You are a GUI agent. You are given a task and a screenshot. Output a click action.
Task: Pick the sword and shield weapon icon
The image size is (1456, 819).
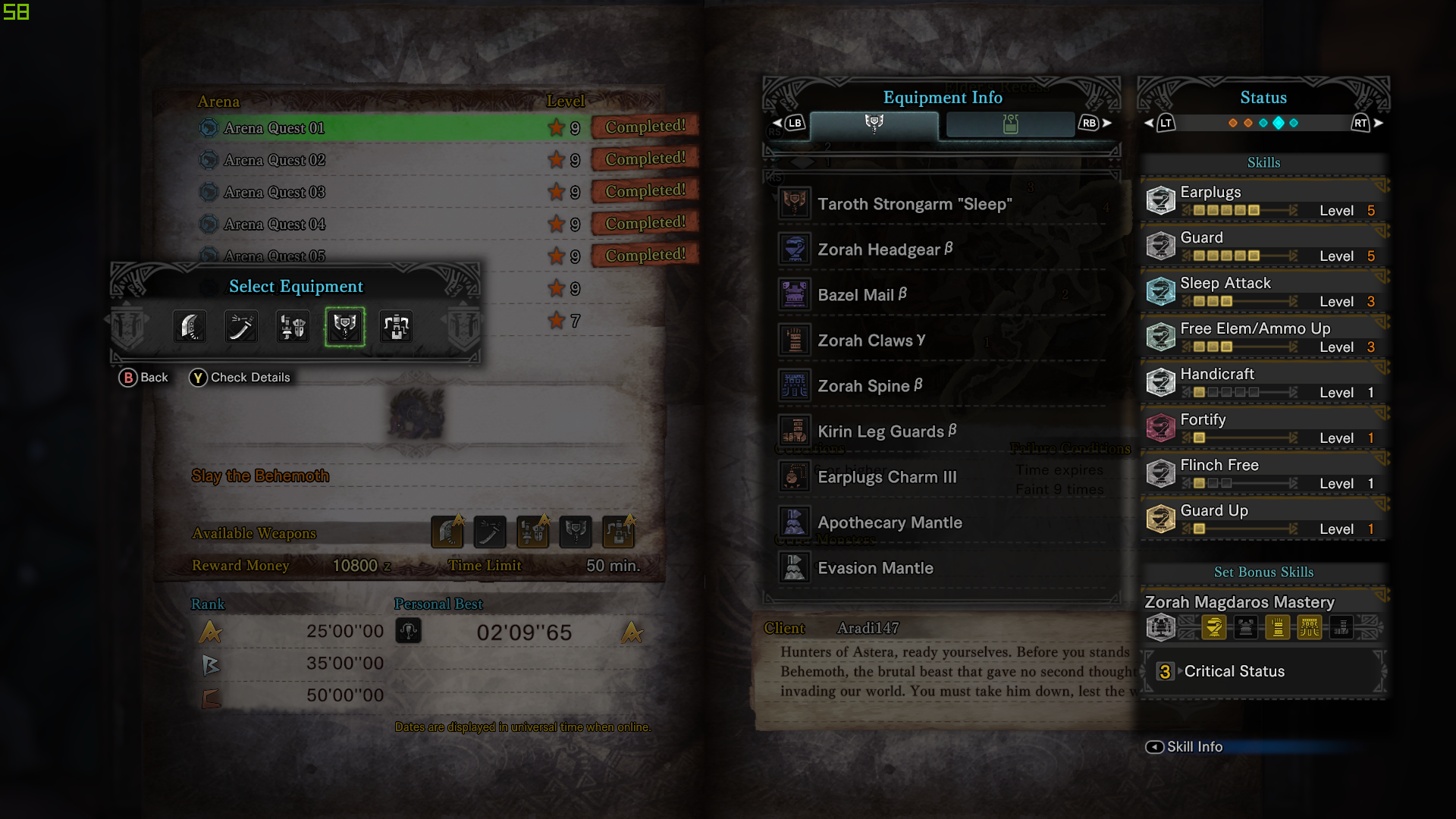[x=293, y=327]
